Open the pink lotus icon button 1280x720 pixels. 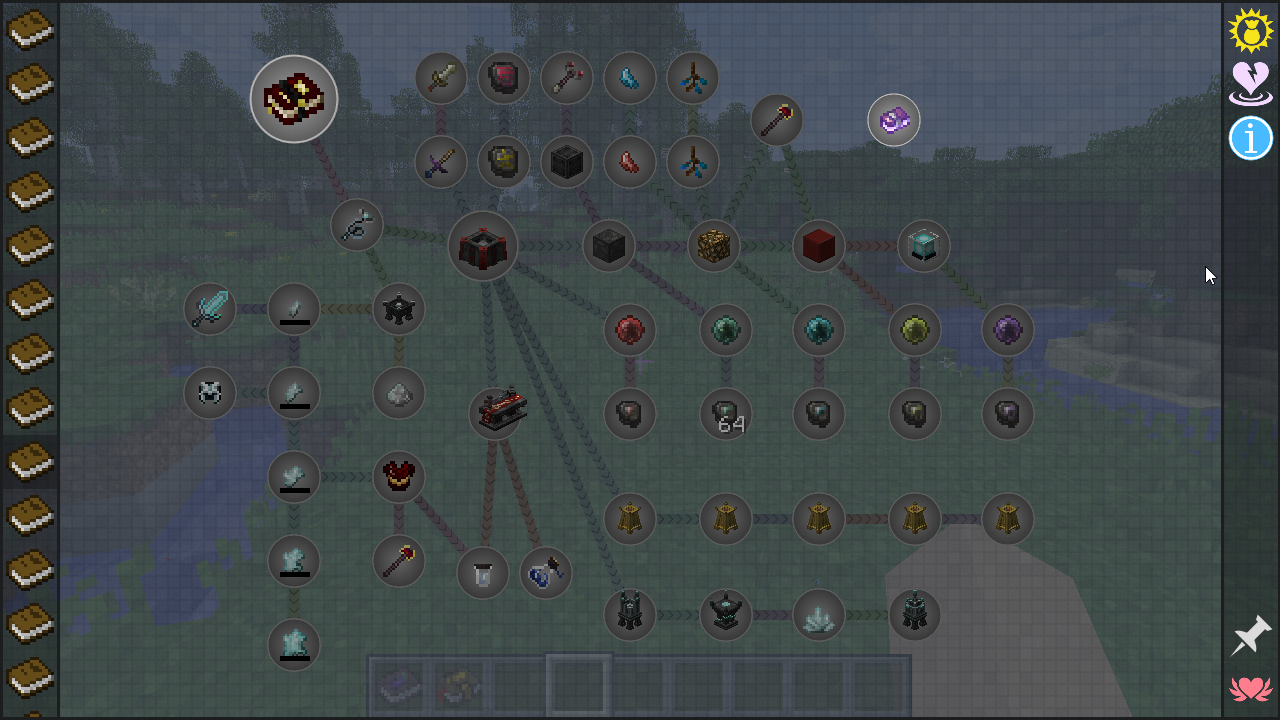pos(1250,689)
